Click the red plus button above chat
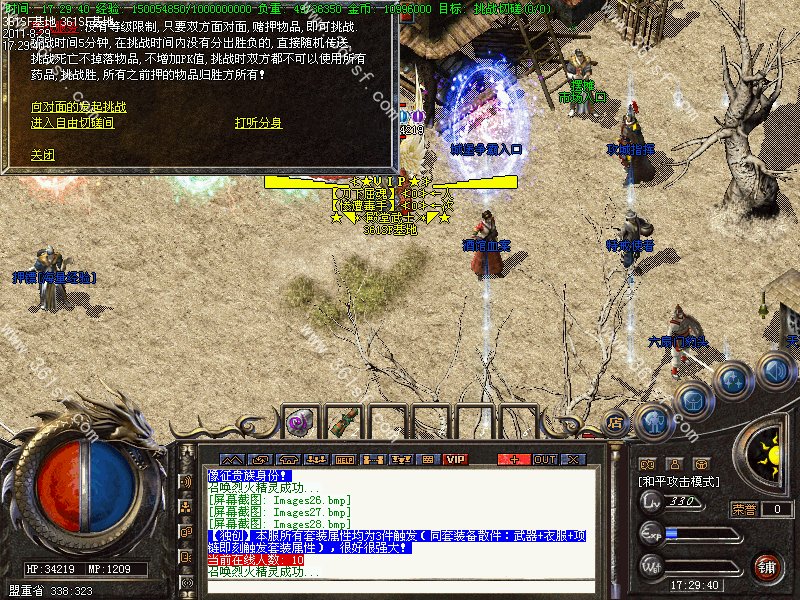The image size is (800, 600). (514, 459)
